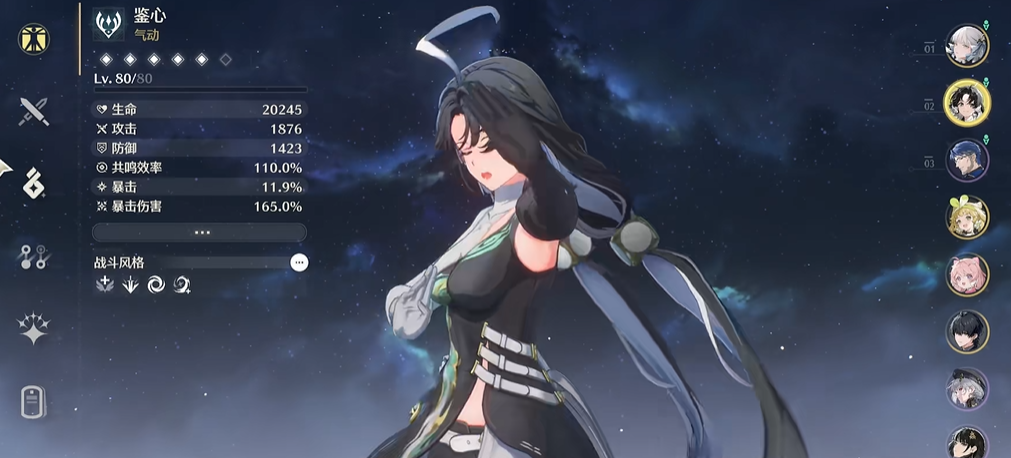Click the healing cross combat style icon

click(104, 285)
